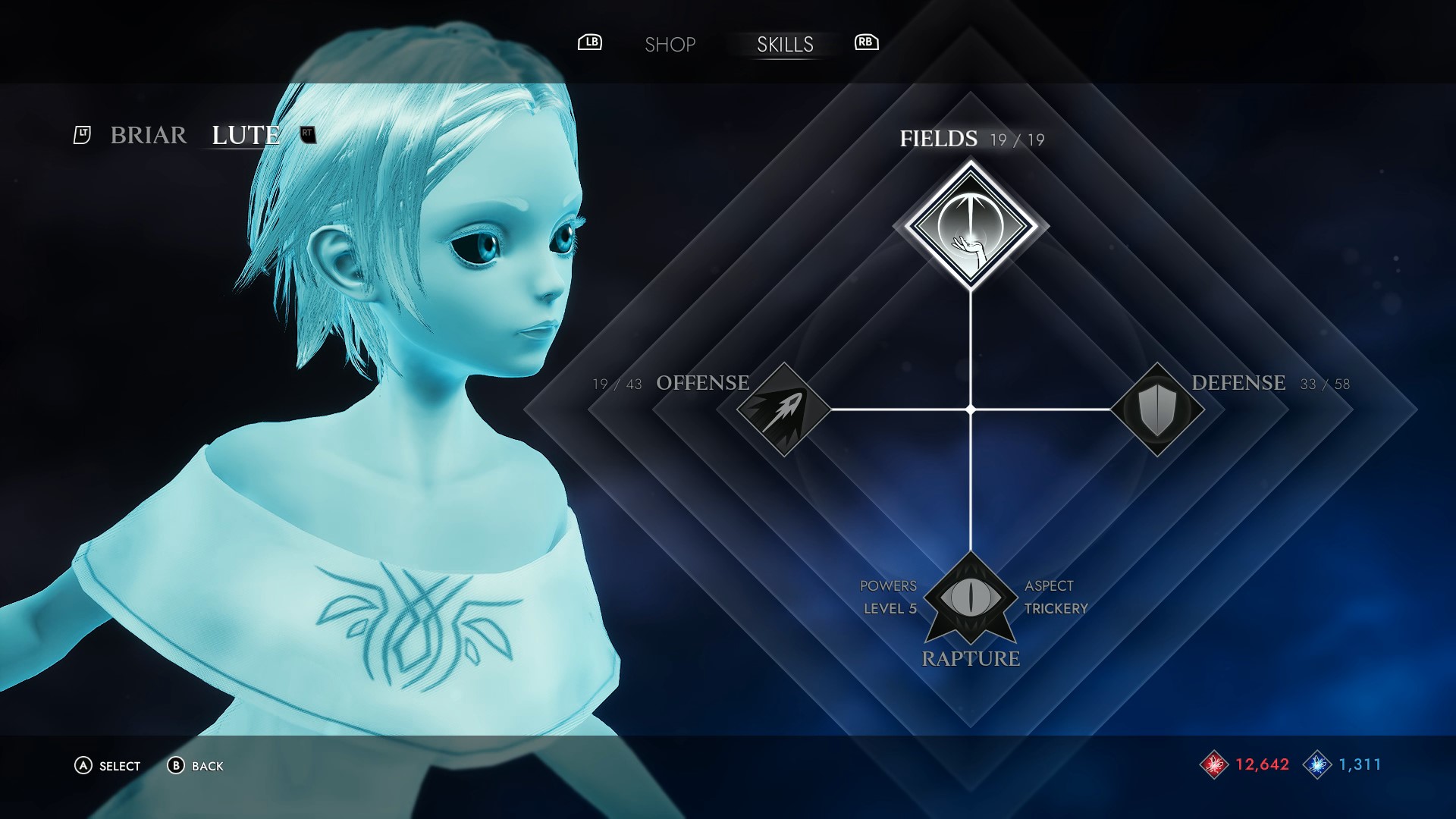
Task: Switch to the Shop tab
Action: click(x=670, y=45)
